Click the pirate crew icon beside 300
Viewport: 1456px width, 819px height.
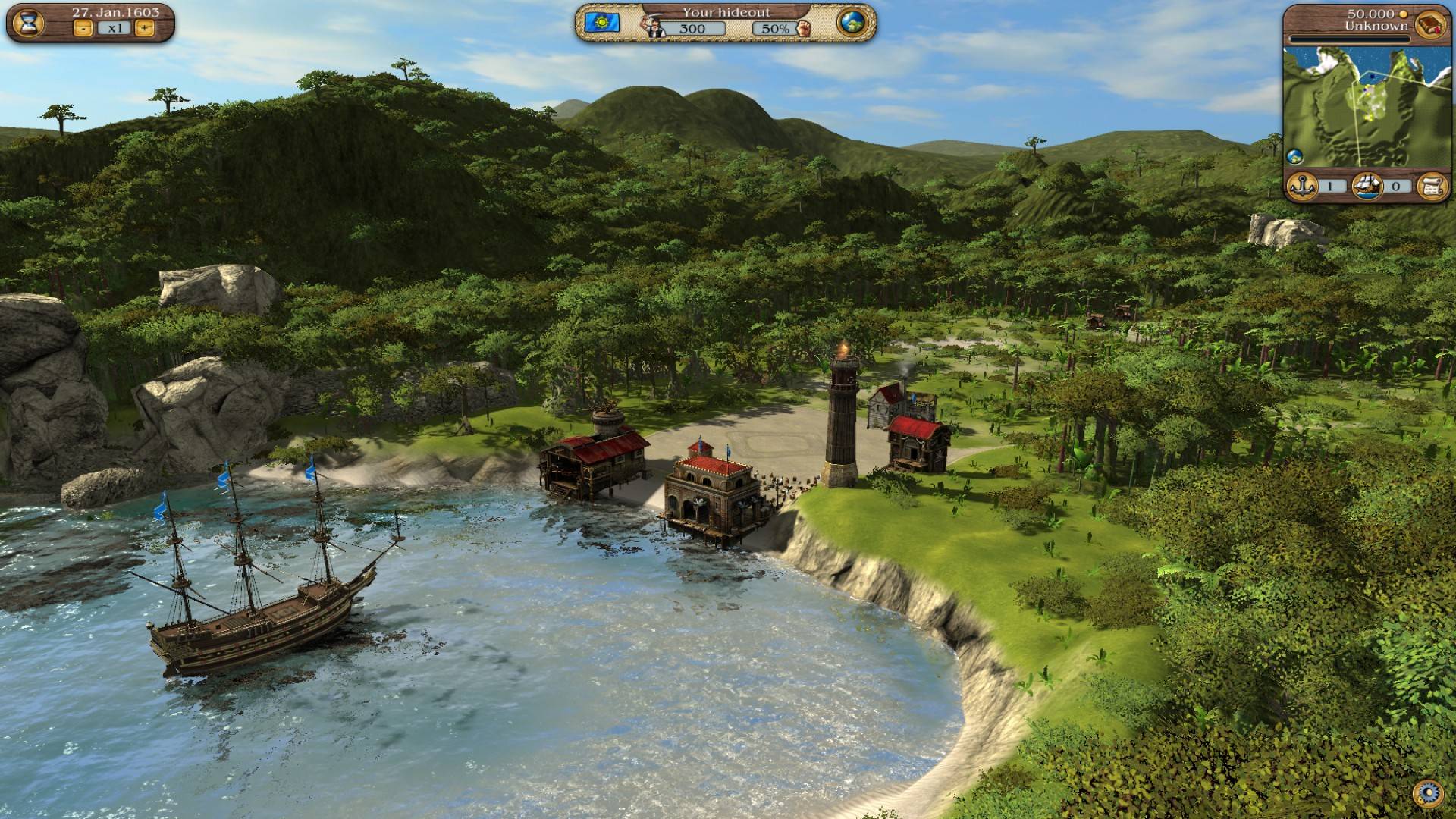point(654,25)
